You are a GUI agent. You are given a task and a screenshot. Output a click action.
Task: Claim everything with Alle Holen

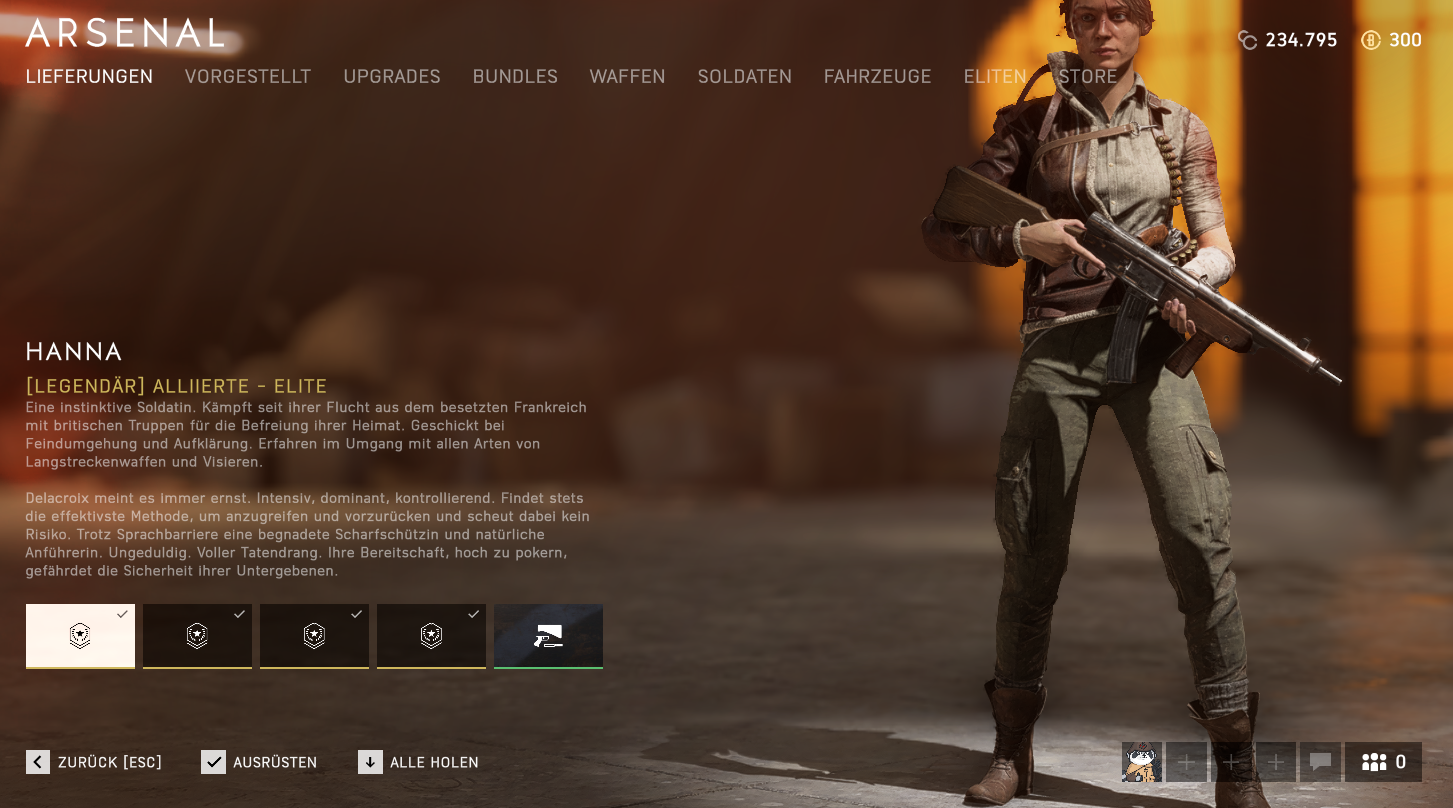tap(418, 762)
